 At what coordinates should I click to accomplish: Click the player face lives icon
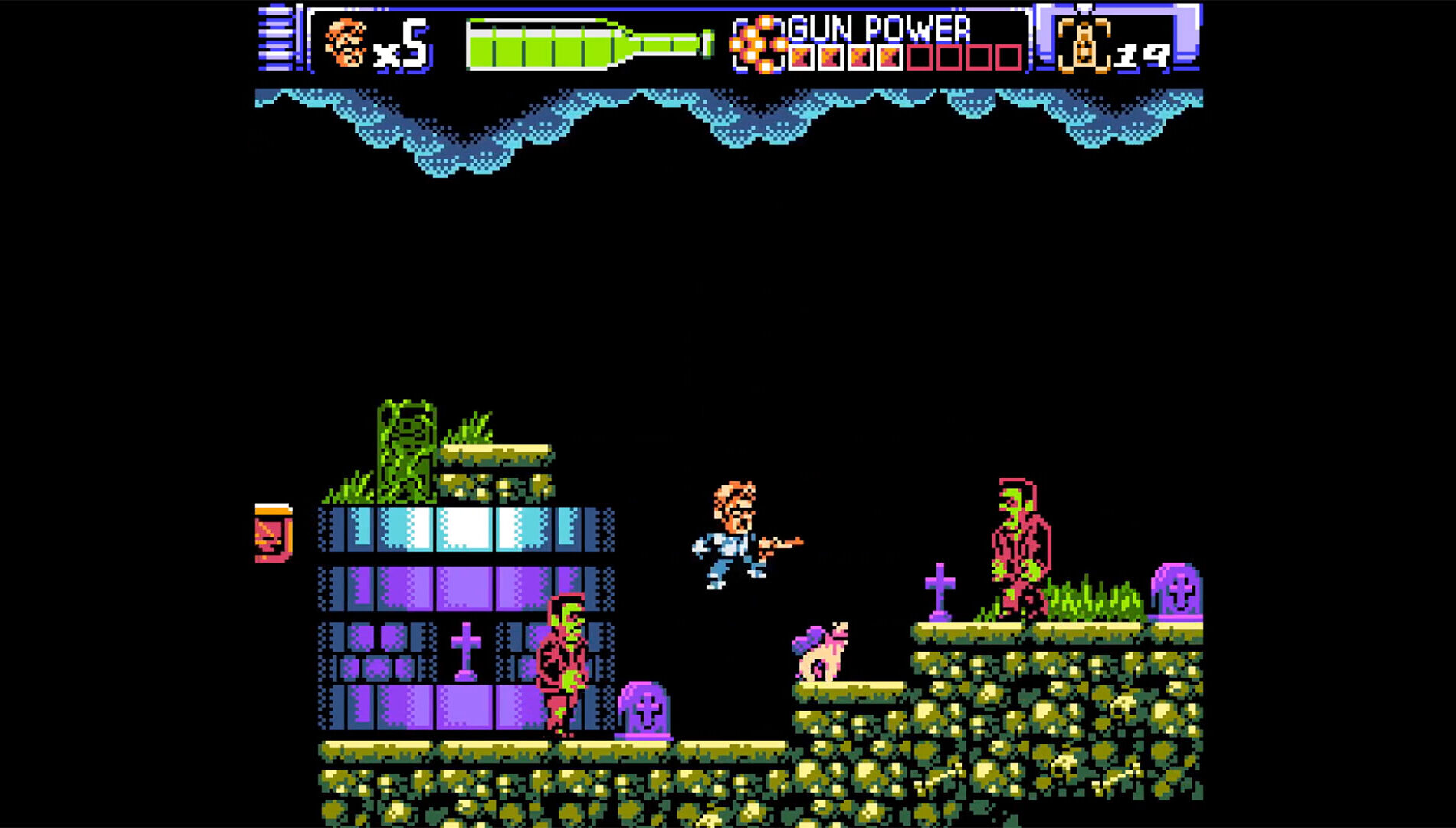345,43
